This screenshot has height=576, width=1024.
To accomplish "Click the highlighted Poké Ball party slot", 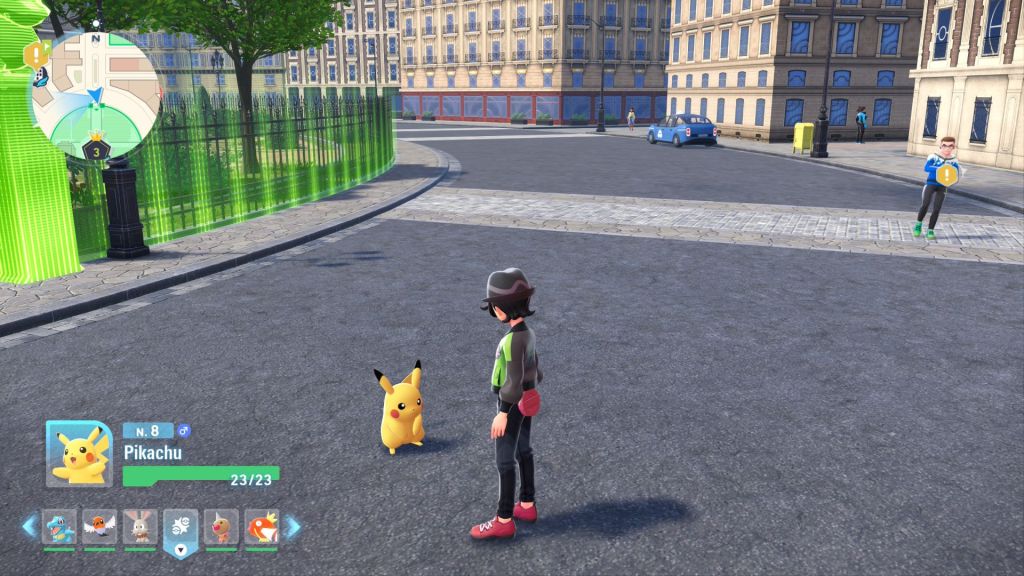I will (181, 528).
